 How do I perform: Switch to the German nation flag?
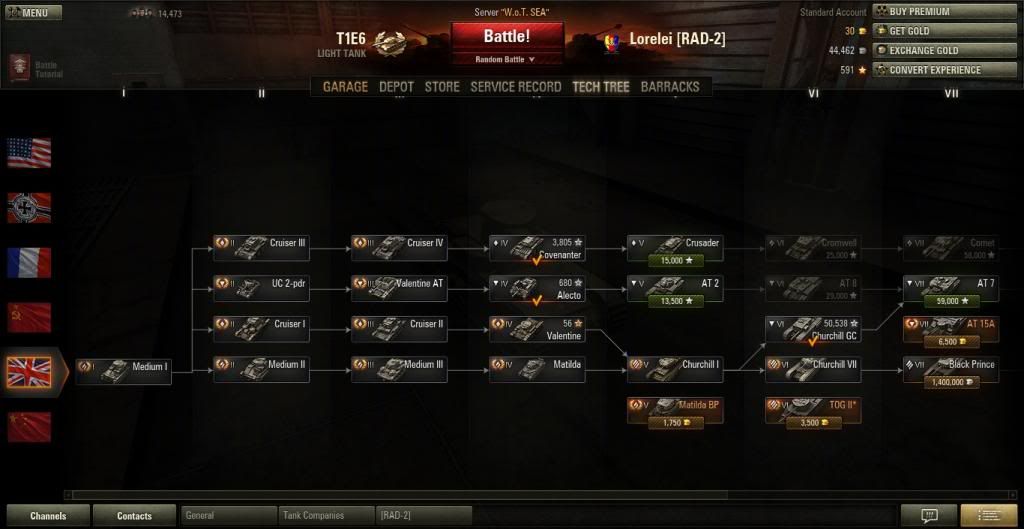pyautogui.click(x=29, y=207)
